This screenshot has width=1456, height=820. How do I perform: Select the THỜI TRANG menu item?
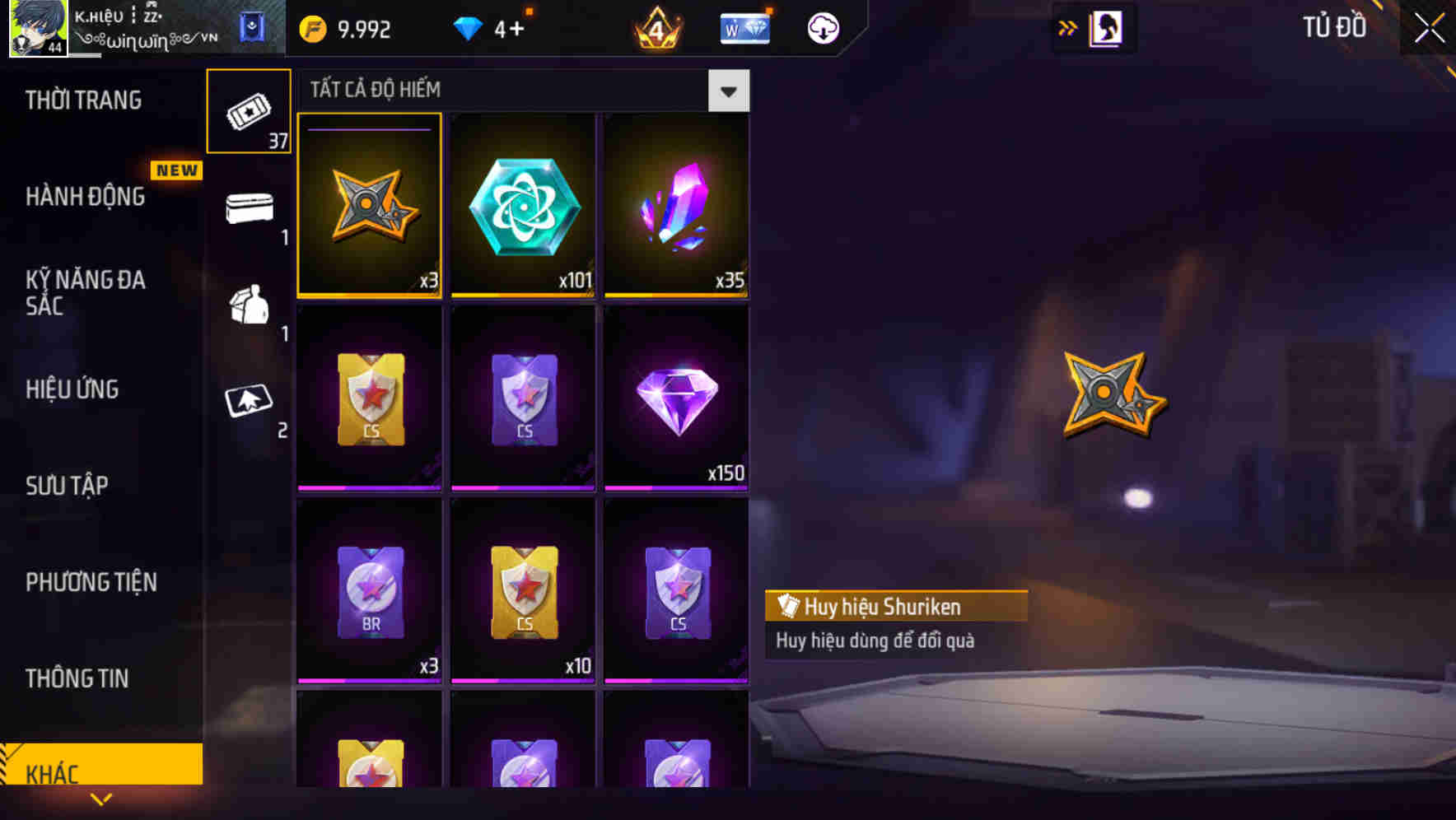tap(83, 100)
